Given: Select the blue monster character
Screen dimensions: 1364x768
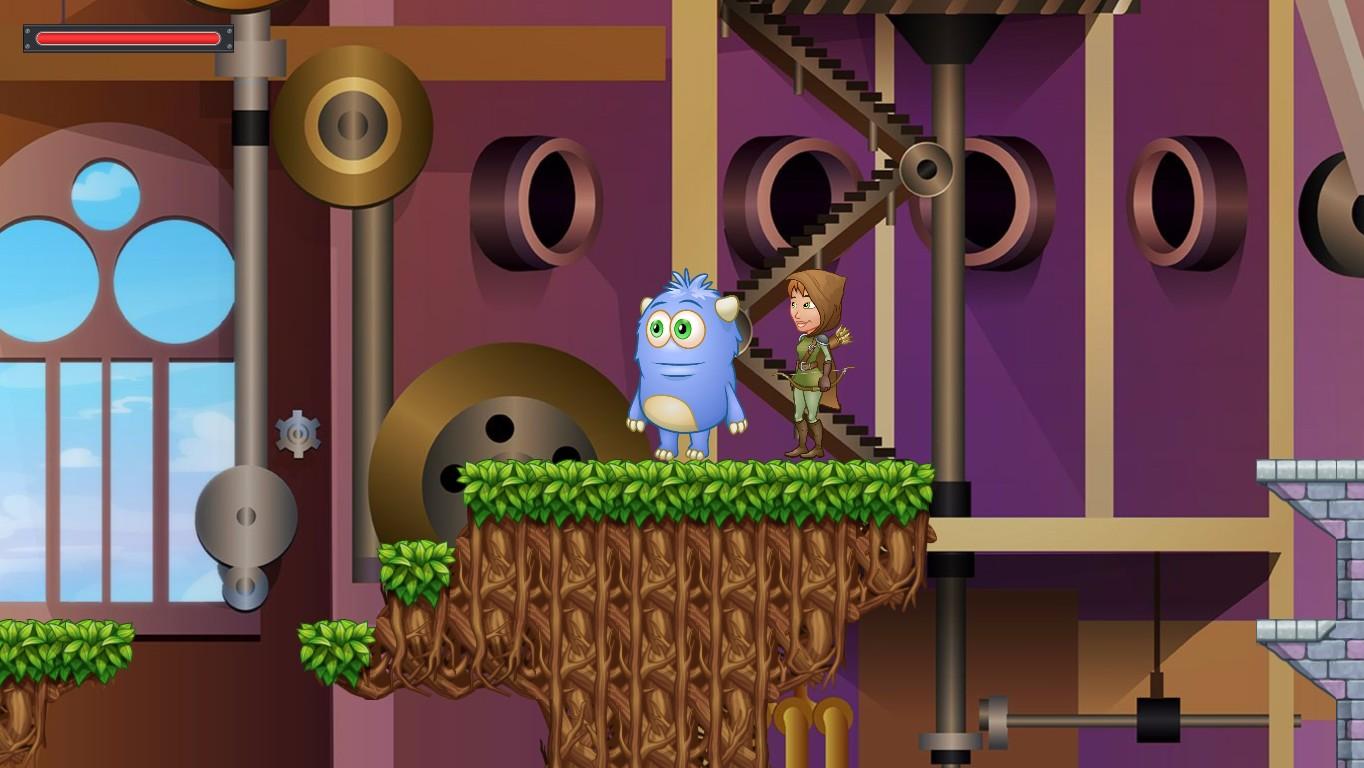Looking at the screenshot, I should tap(685, 370).
